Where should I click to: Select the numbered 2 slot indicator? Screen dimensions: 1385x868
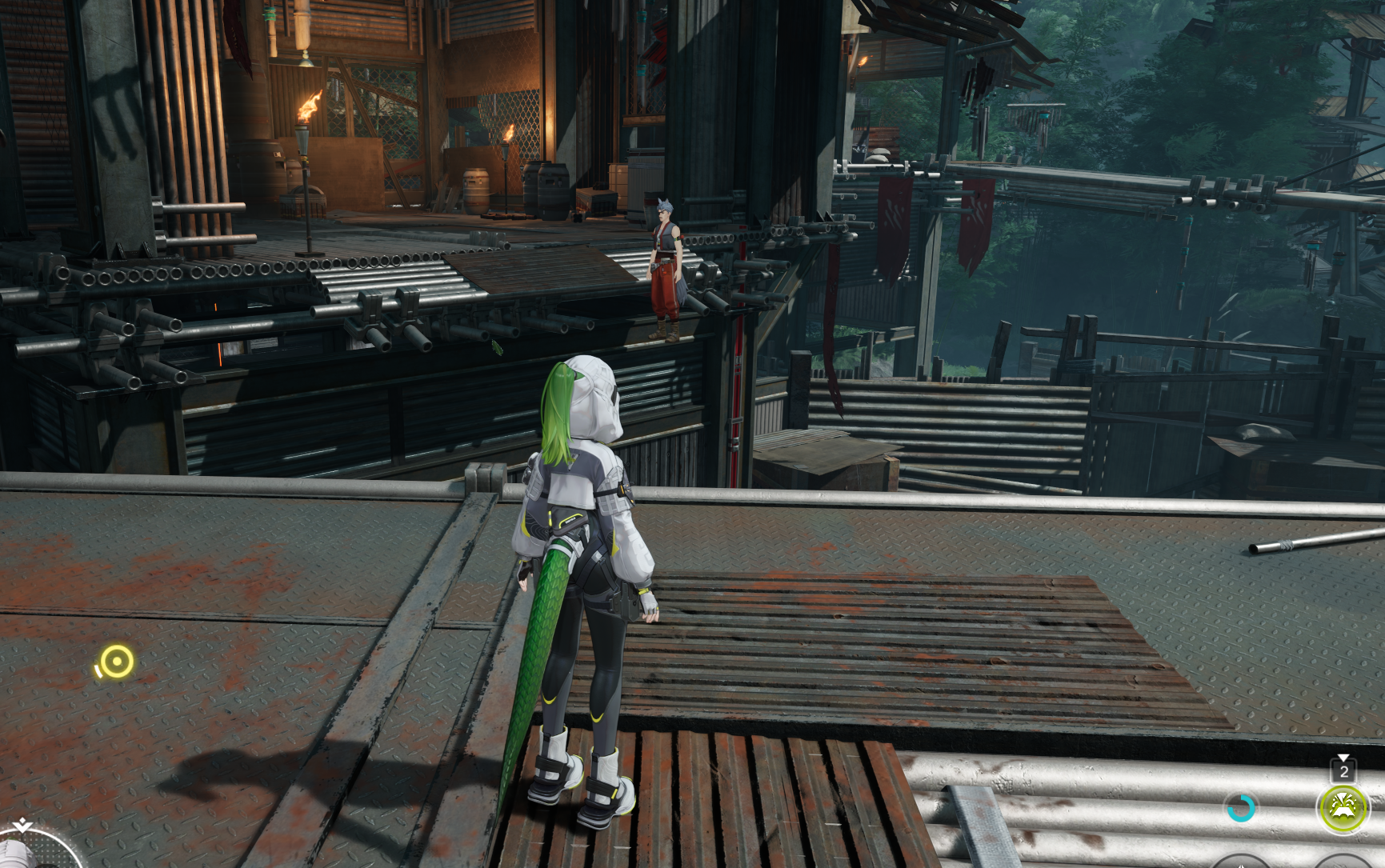(x=1343, y=771)
